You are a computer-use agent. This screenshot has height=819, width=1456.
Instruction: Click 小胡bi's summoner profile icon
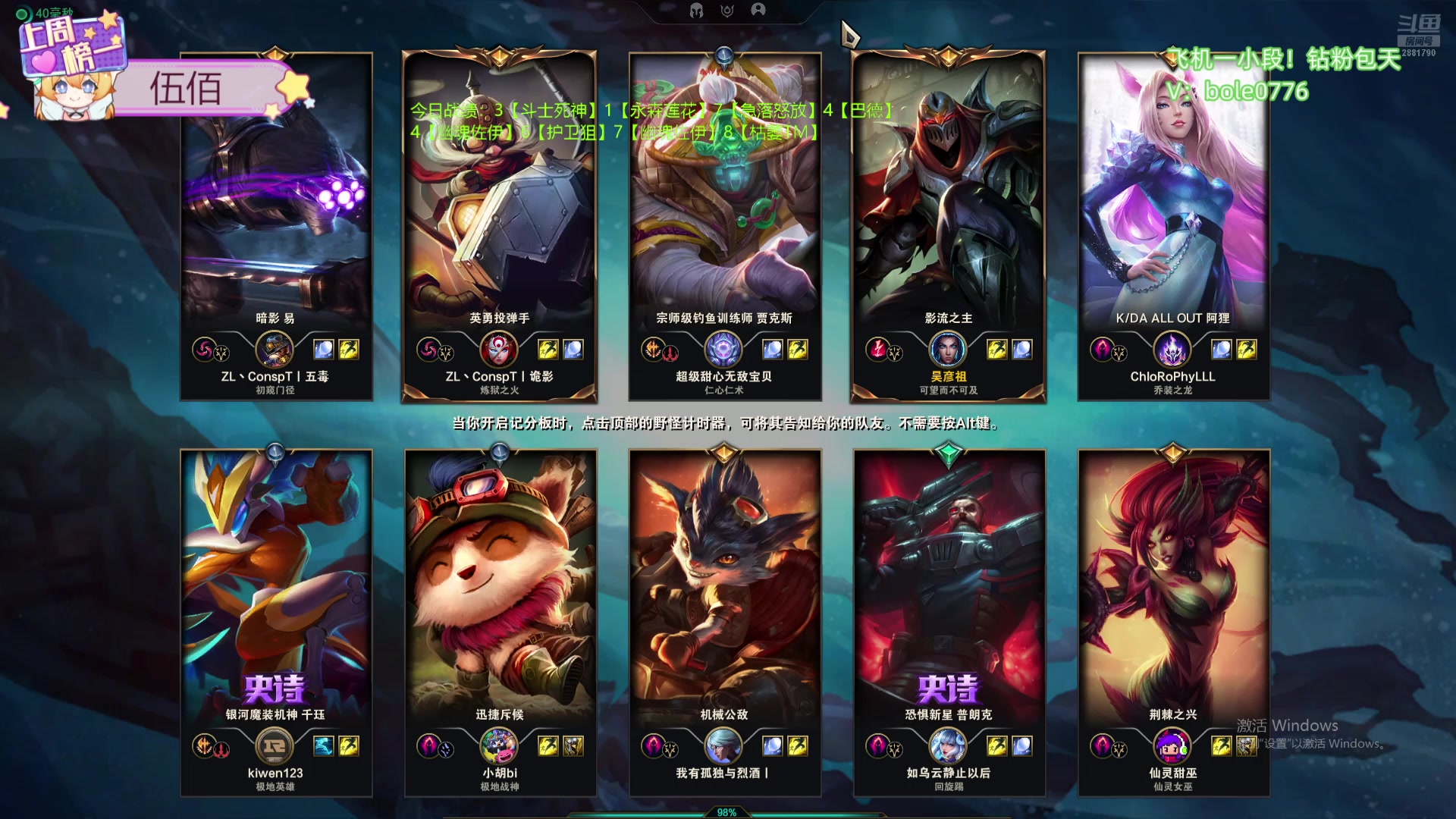pos(499,746)
